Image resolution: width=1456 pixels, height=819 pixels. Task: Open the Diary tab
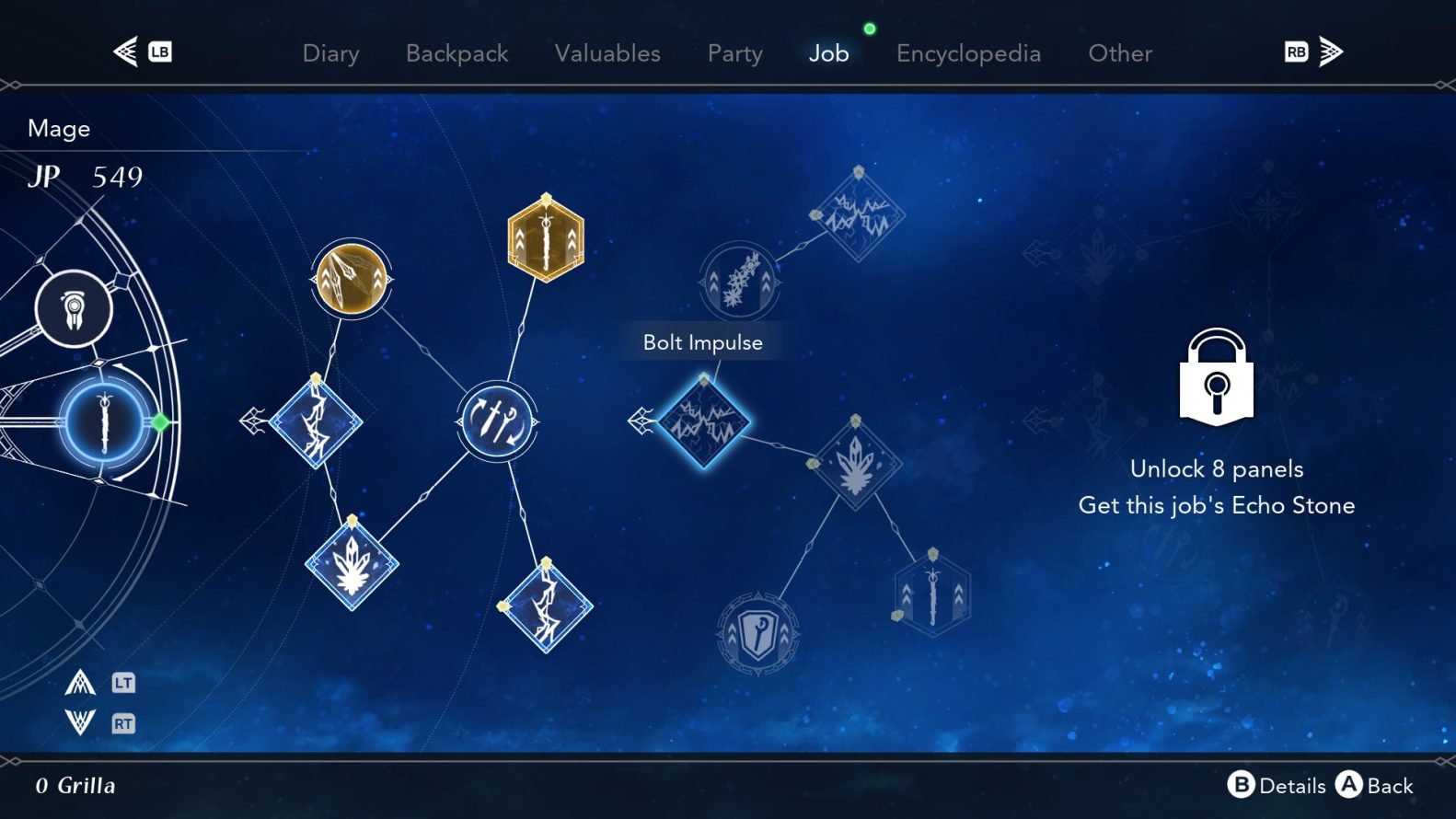pyautogui.click(x=330, y=53)
